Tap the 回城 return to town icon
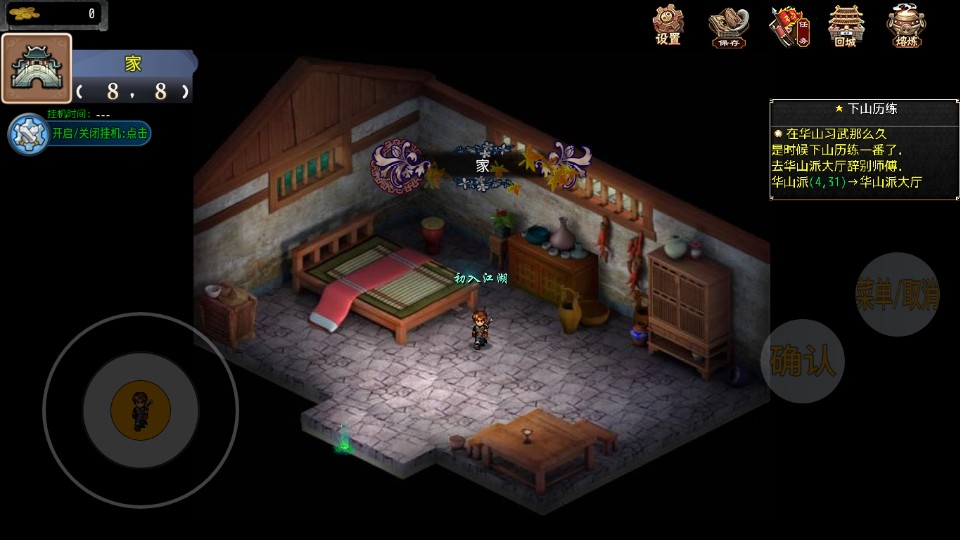 click(x=846, y=26)
